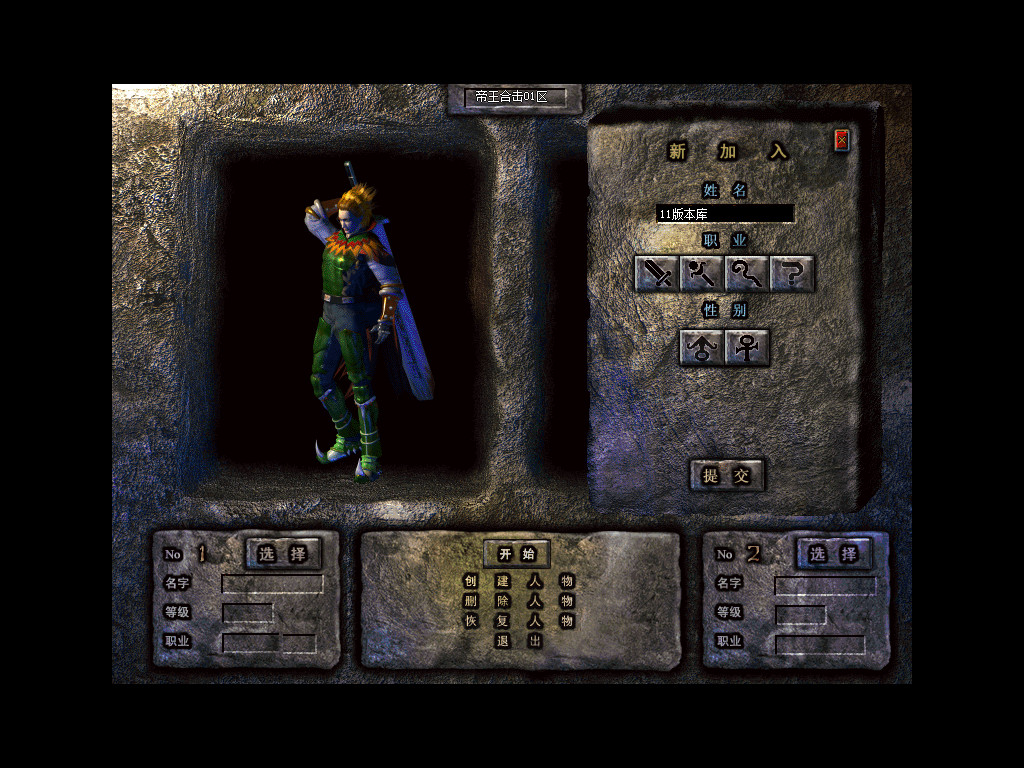Start the game with 开始
1024x768 pixels.
coord(517,554)
